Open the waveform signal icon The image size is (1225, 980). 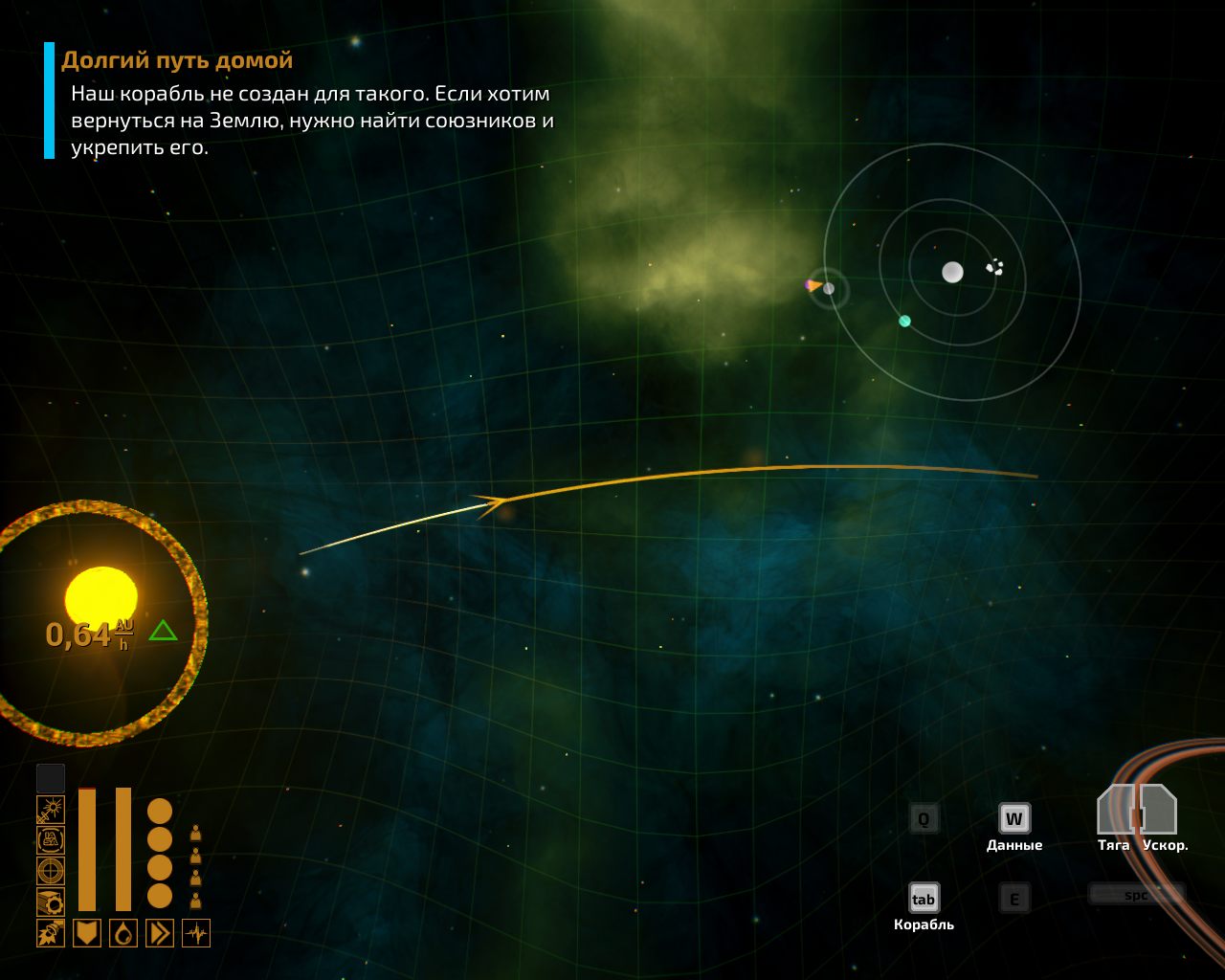click(x=196, y=933)
